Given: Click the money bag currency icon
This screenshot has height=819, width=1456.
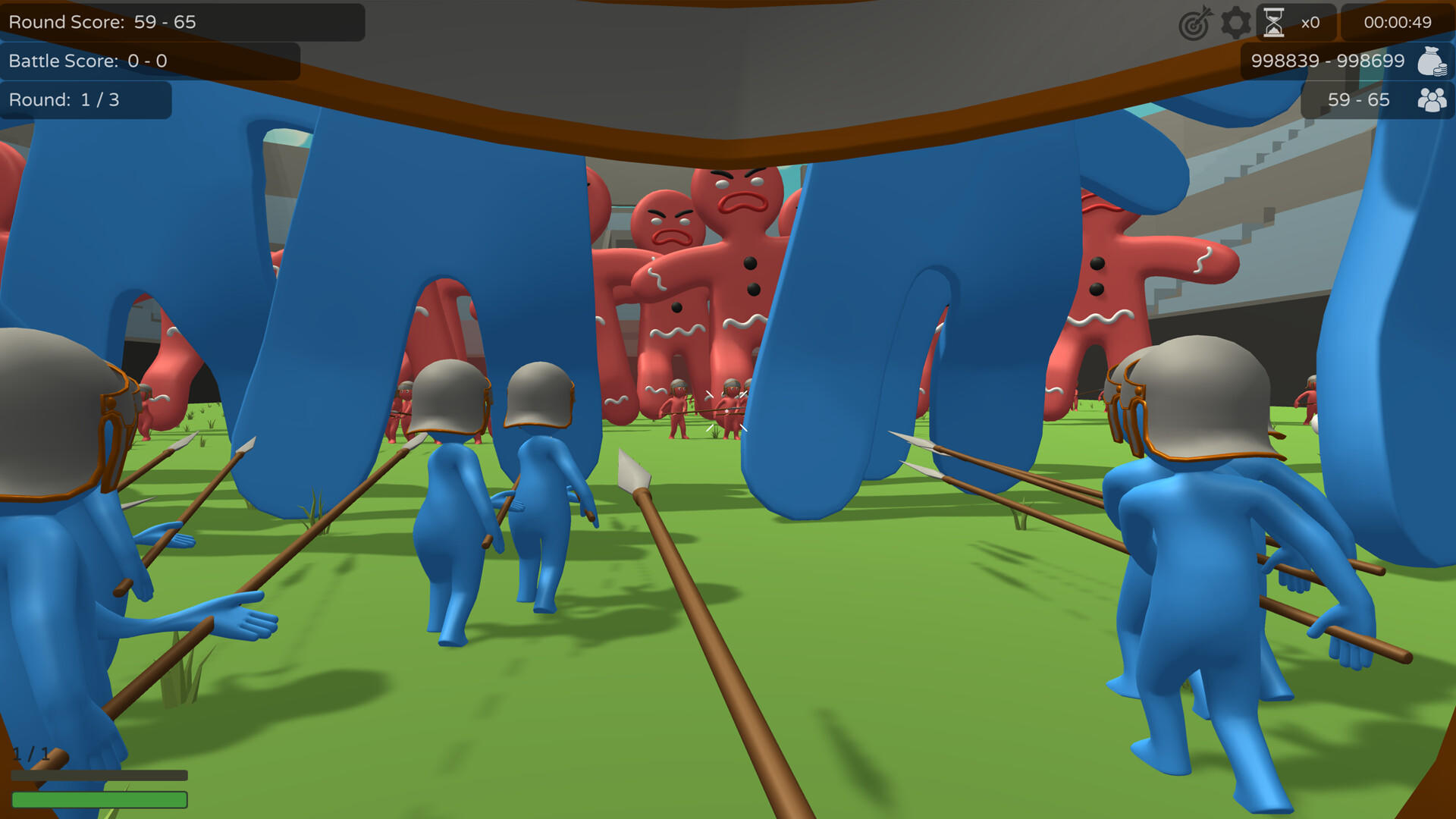Looking at the screenshot, I should (1432, 61).
